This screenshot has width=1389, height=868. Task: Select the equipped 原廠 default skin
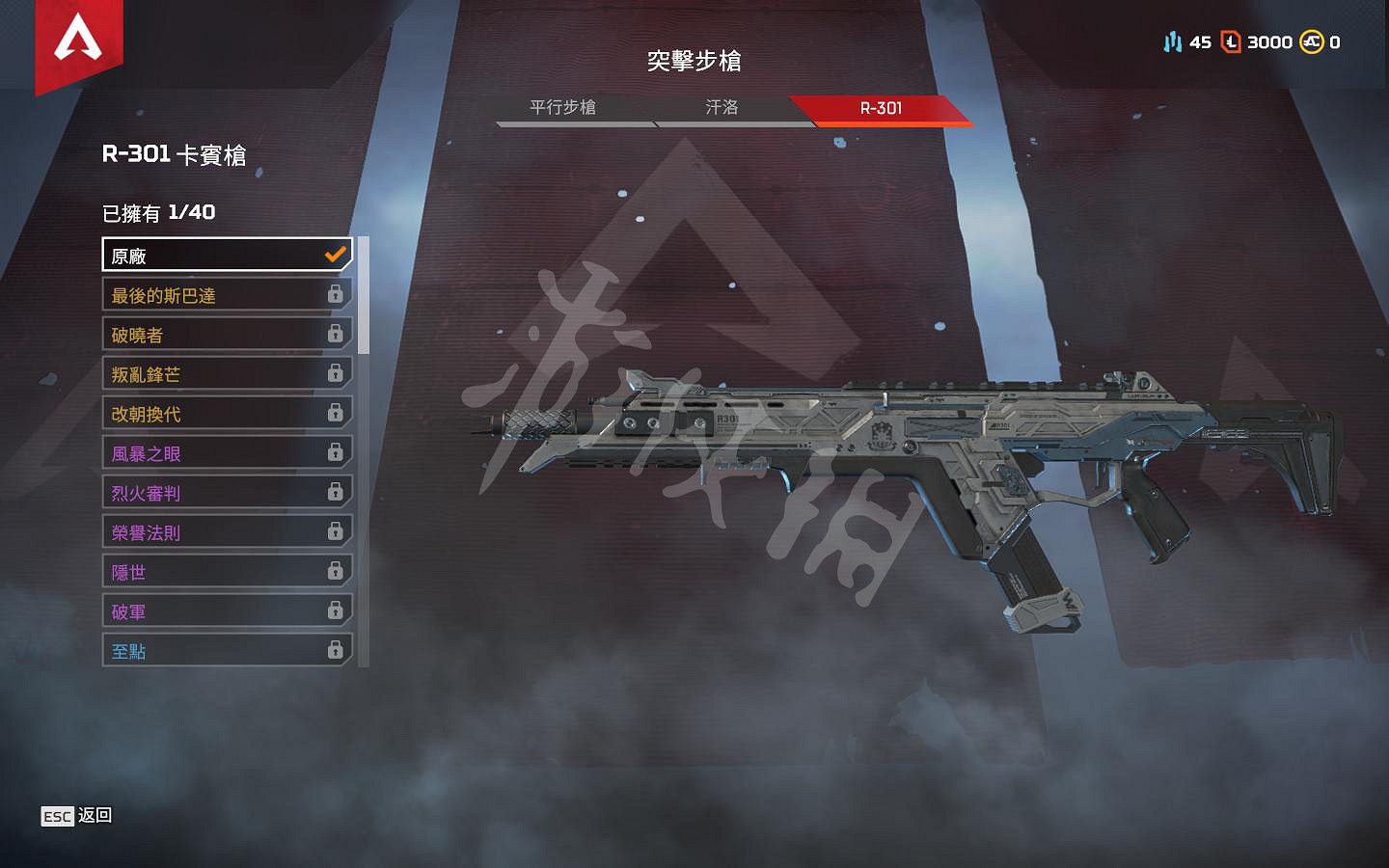[x=193, y=255]
